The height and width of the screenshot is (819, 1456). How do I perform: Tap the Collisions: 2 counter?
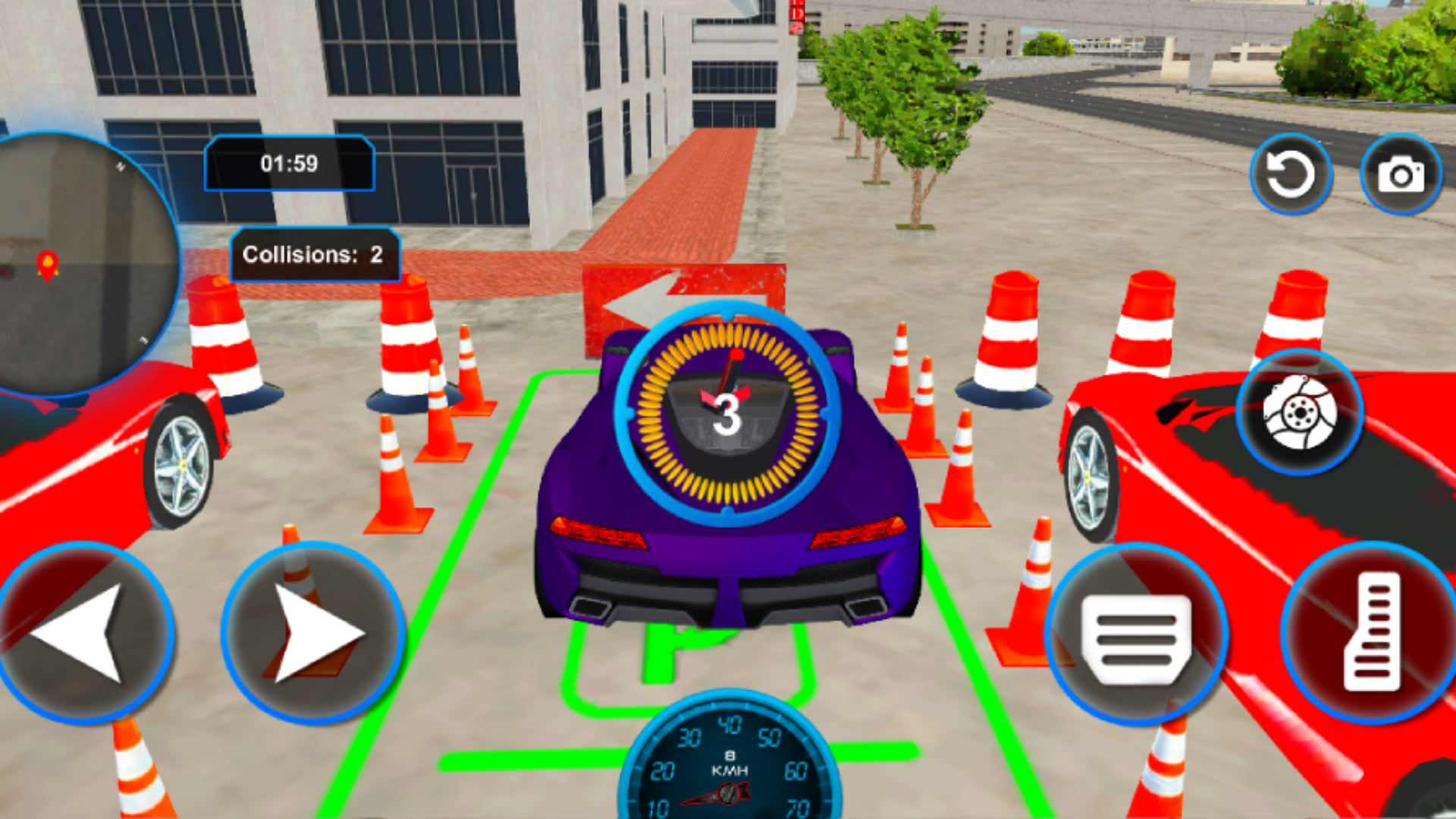[313, 255]
